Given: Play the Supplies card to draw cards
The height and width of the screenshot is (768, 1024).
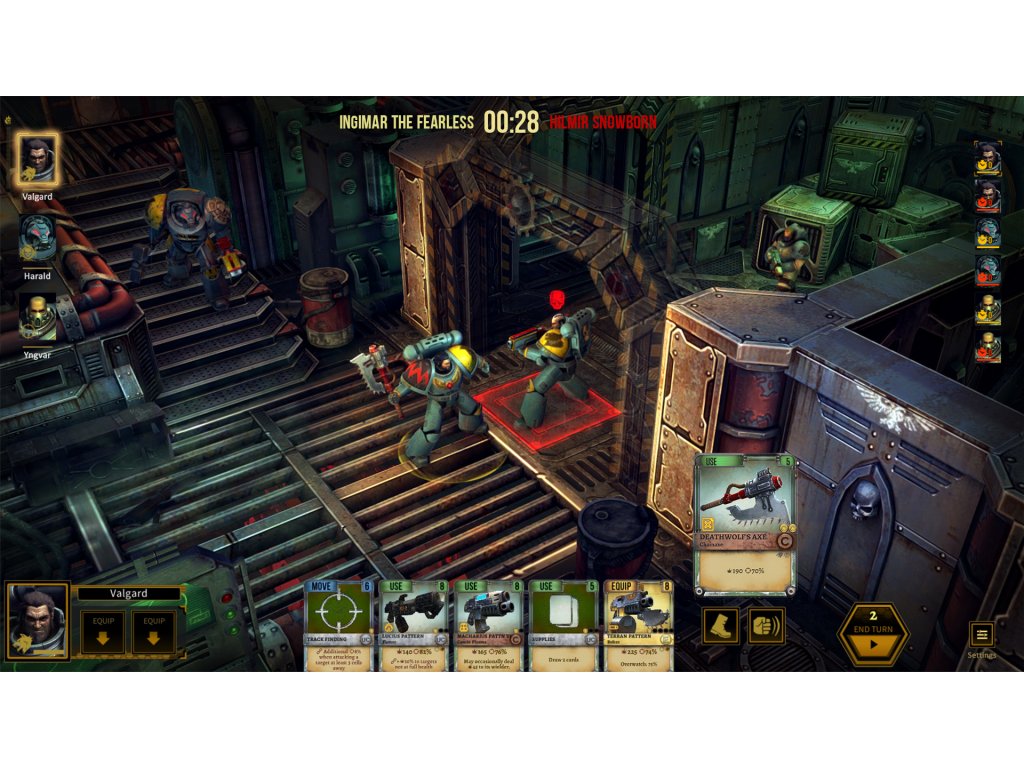Looking at the screenshot, I should [563, 626].
